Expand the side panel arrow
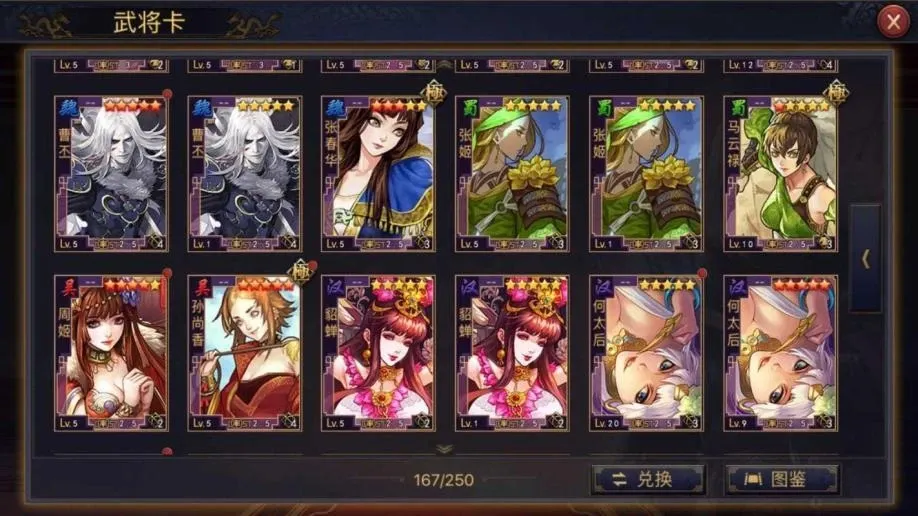The height and width of the screenshot is (516, 918). coord(865,258)
